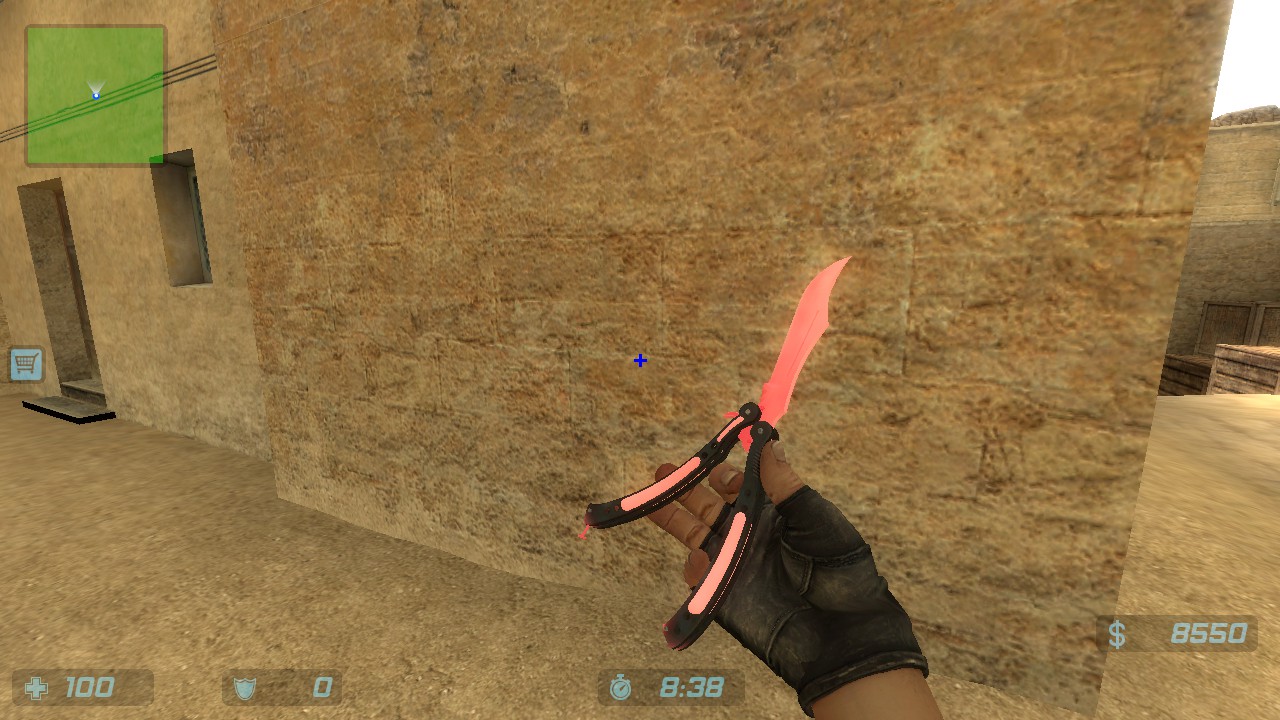Click the crosshair at screen center

639,360
